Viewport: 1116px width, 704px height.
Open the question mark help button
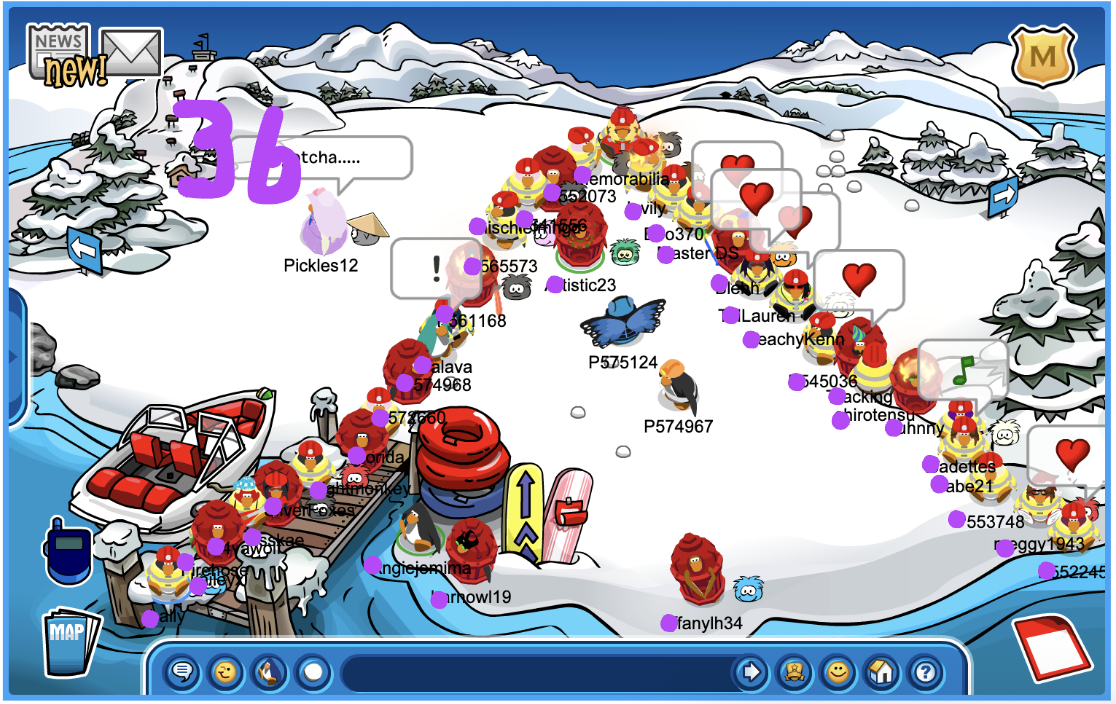tap(925, 671)
